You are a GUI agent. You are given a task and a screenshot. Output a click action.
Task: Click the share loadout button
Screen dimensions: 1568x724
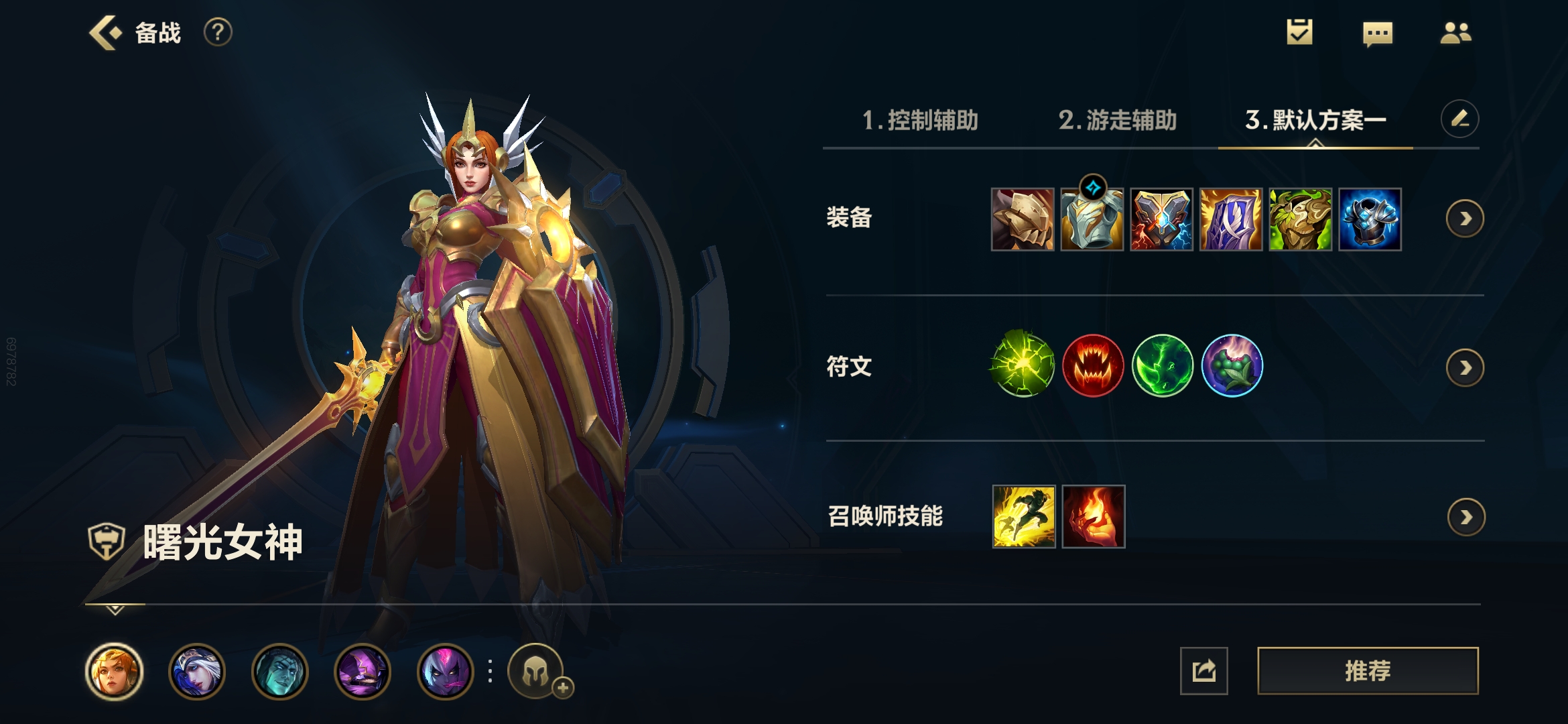tap(1204, 670)
